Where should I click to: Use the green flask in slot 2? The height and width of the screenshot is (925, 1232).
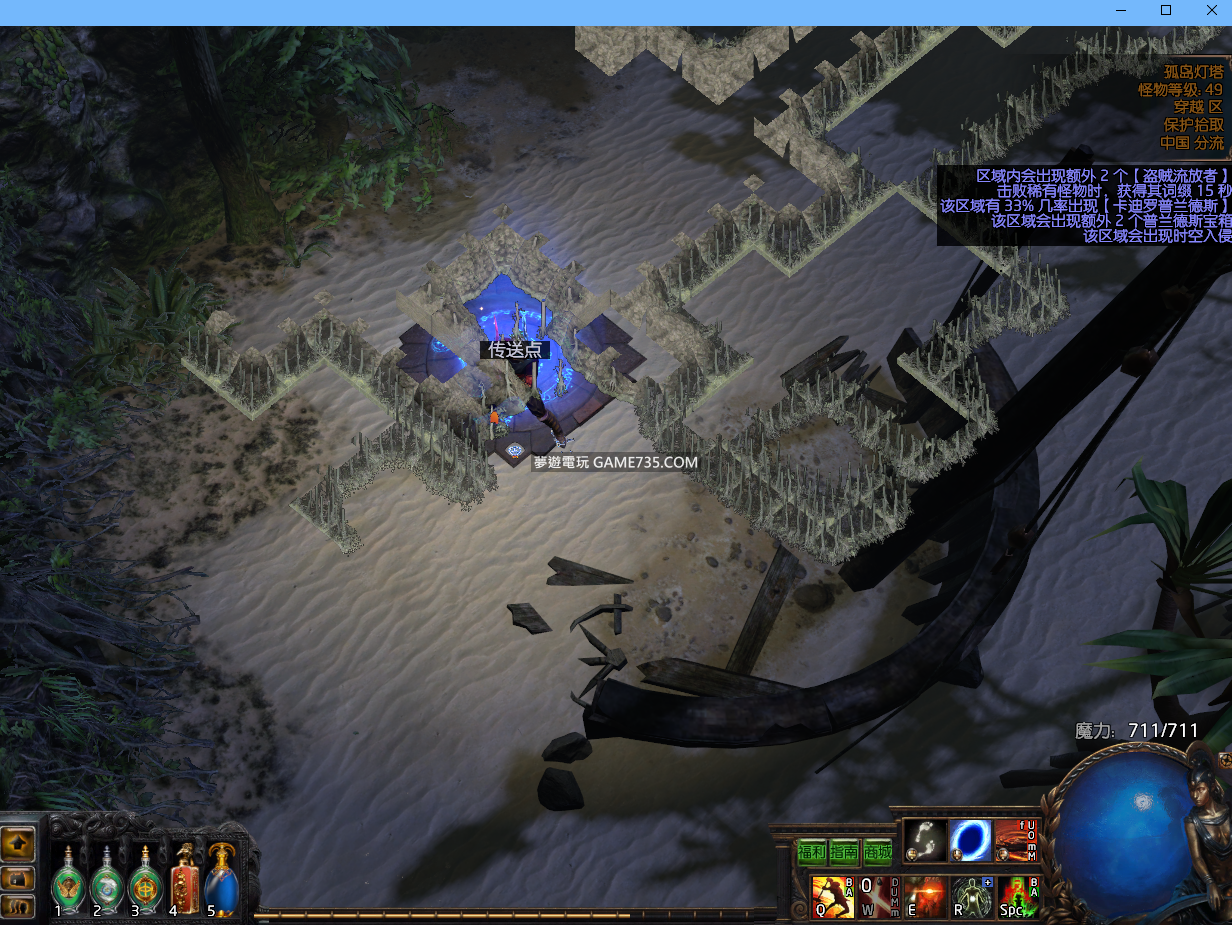(107, 881)
